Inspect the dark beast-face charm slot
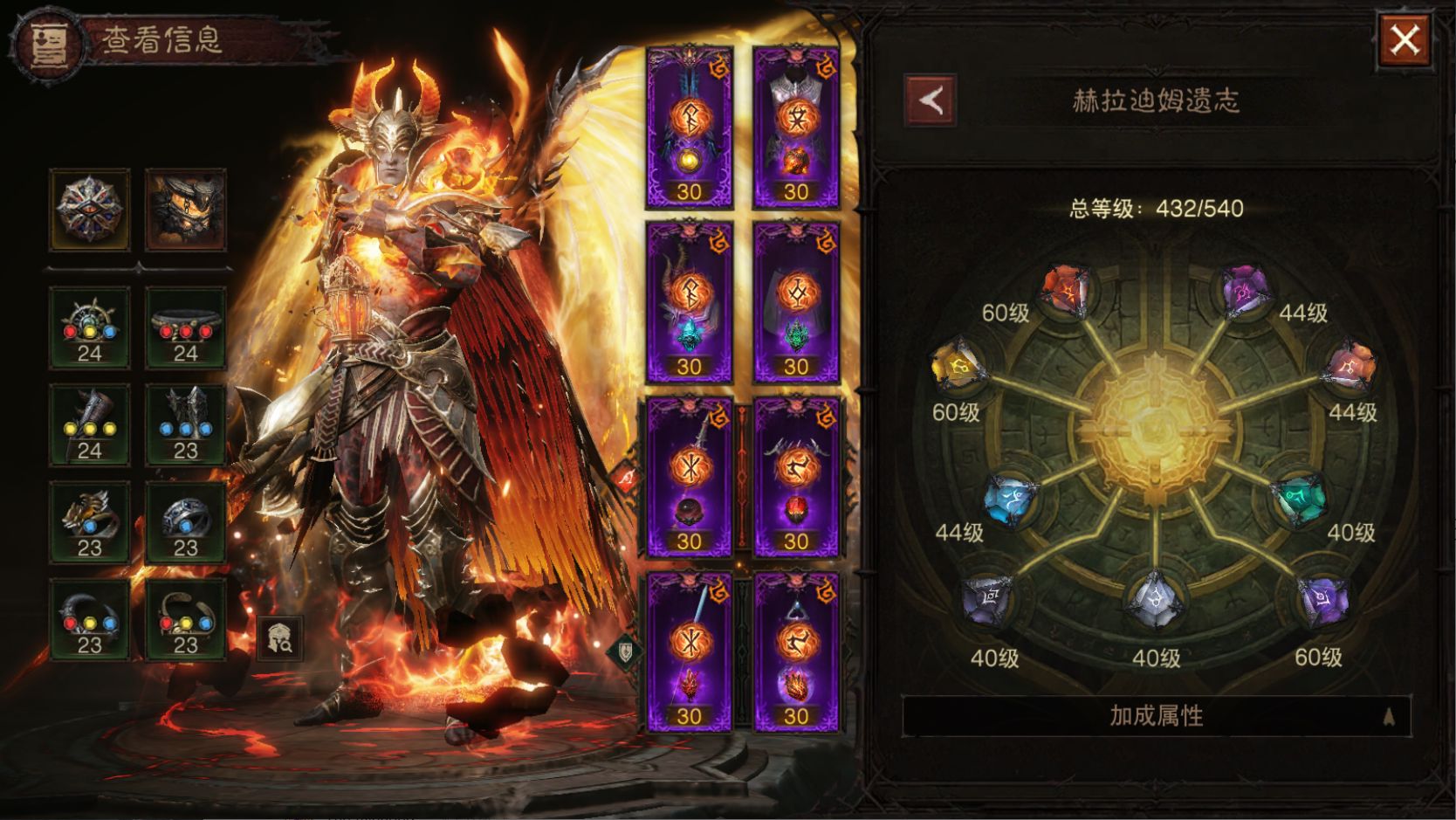1456x820 pixels. pos(186,210)
